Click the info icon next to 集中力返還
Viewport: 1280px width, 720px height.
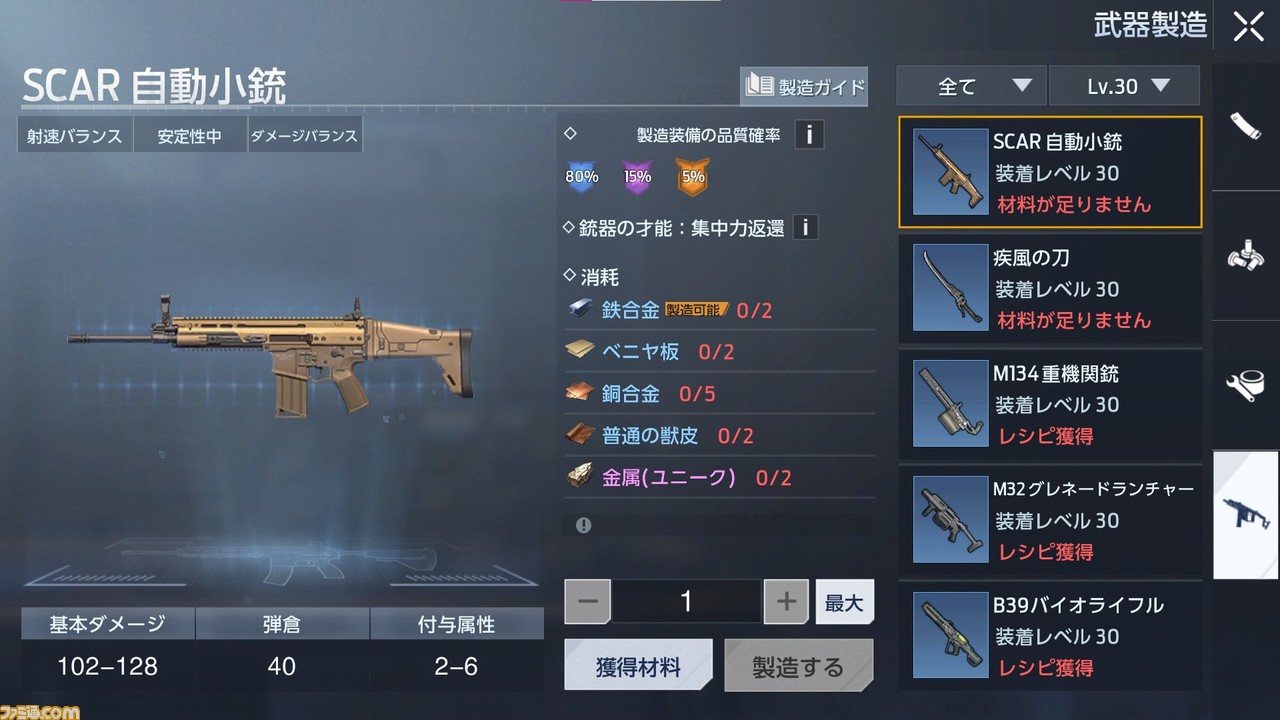coord(806,227)
